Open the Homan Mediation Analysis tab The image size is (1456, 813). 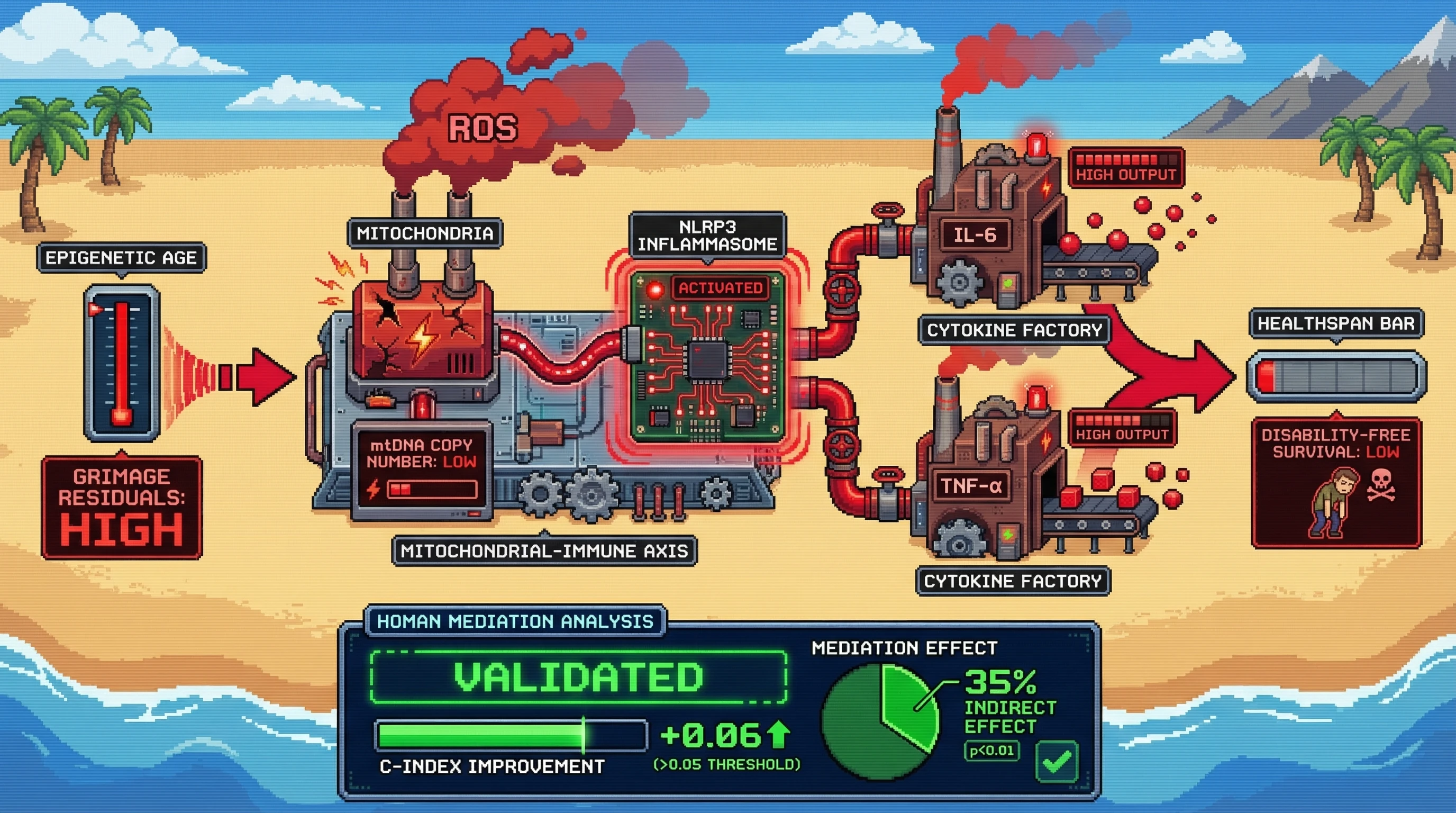point(515,621)
